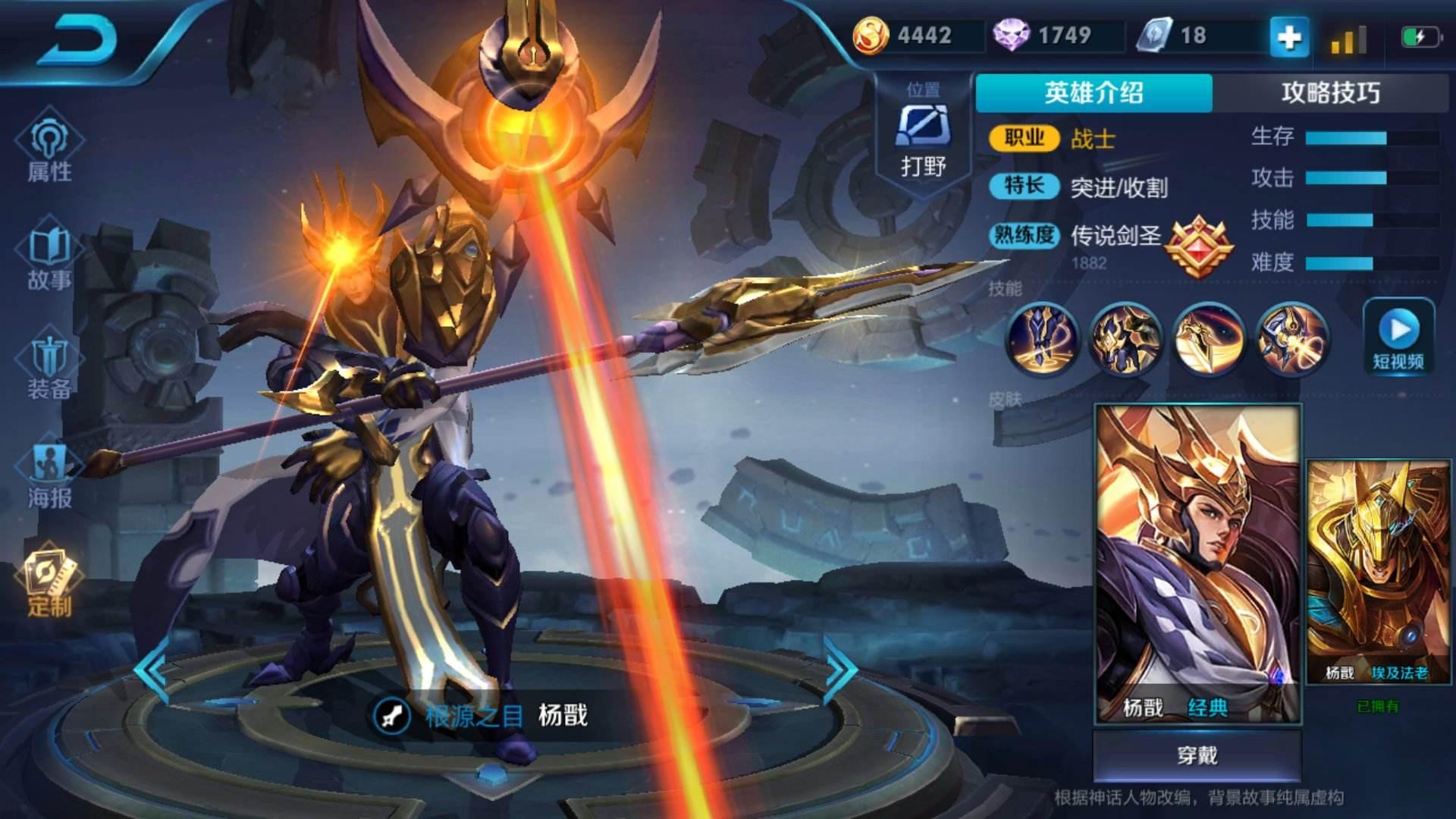
Task: Open the 属性 attributes panel
Action: pos(50,149)
